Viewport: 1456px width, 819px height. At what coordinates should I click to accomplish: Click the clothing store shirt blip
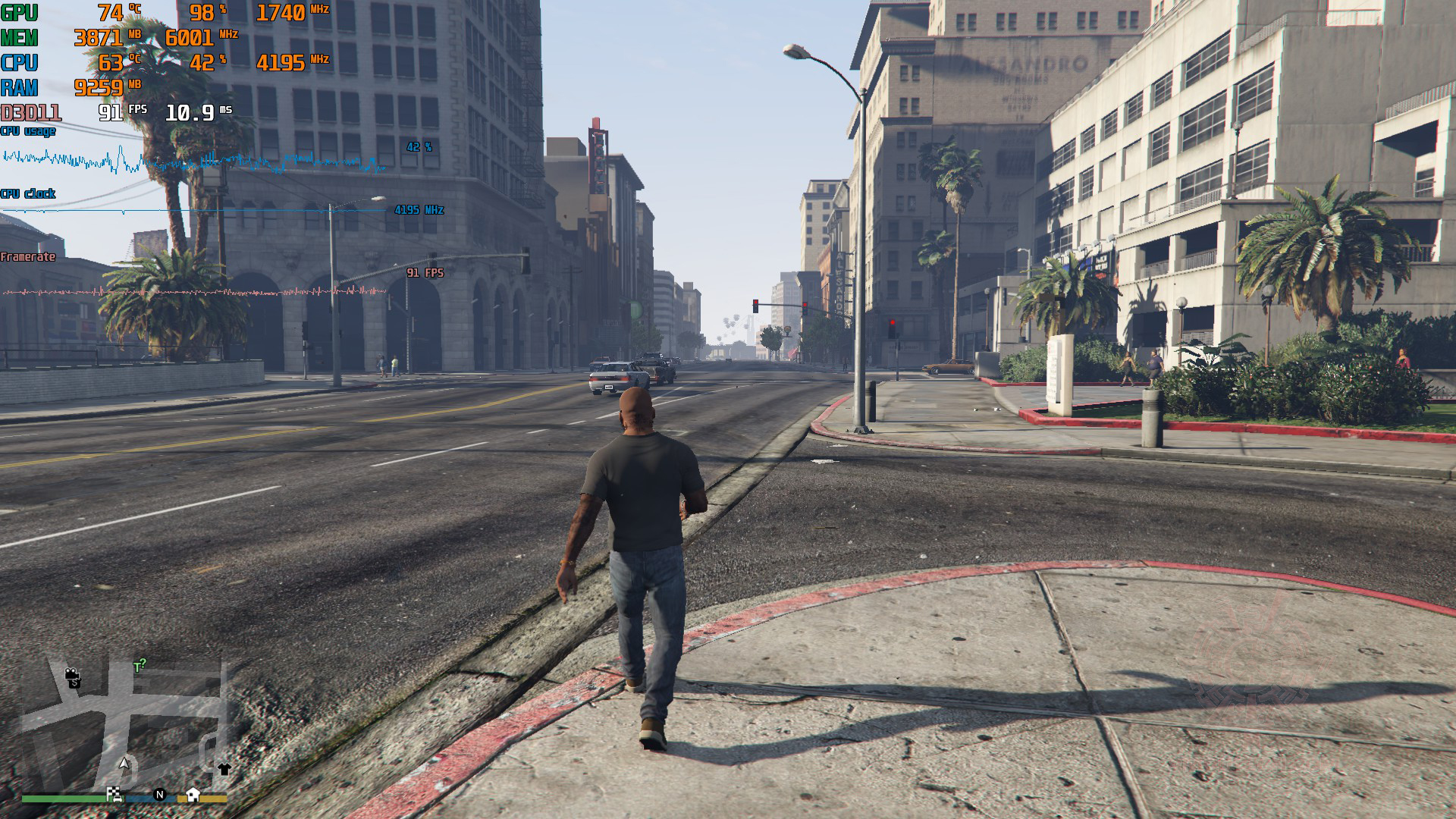pos(224,769)
